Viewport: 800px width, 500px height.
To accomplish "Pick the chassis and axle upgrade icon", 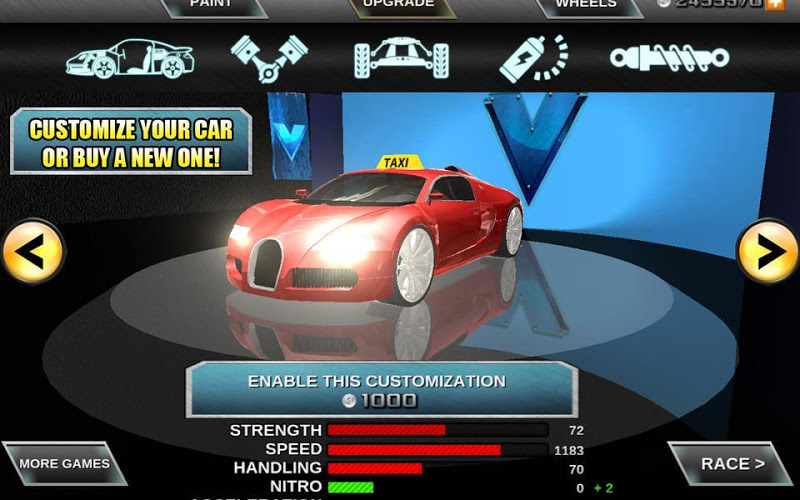I will (x=398, y=58).
